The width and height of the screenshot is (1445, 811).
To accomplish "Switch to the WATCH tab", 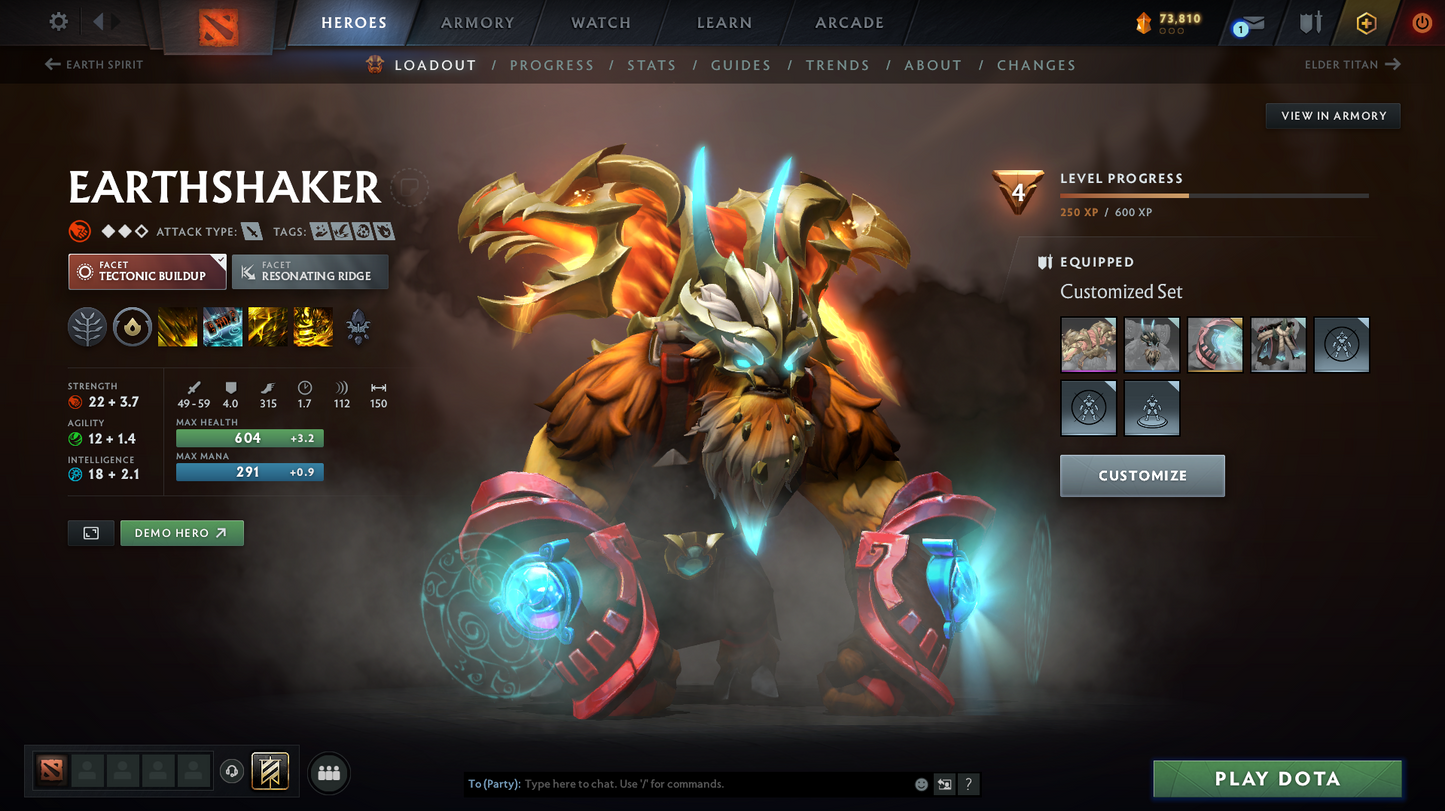I will click(600, 22).
